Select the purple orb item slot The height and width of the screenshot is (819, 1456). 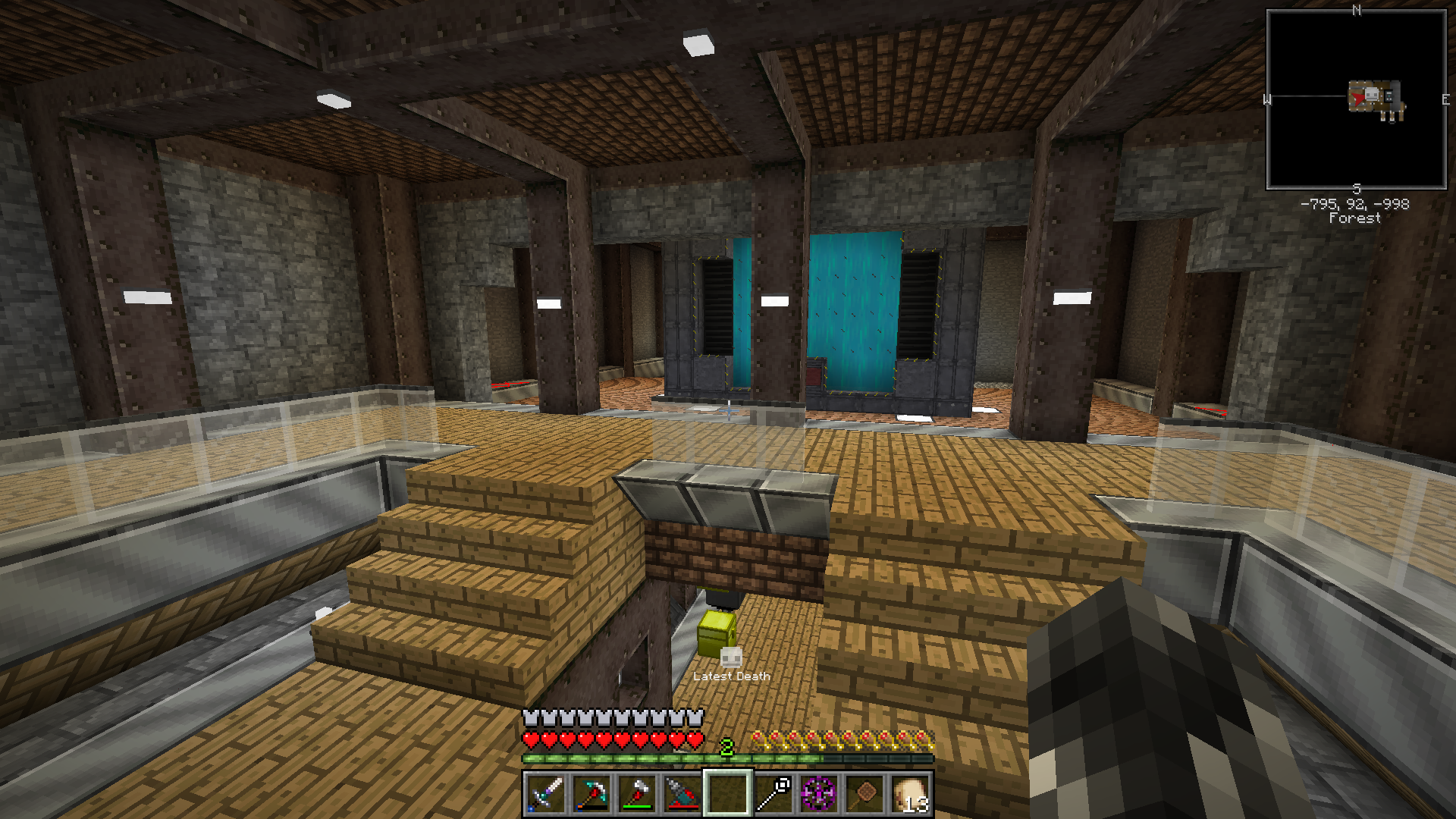(x=819, y=794)
